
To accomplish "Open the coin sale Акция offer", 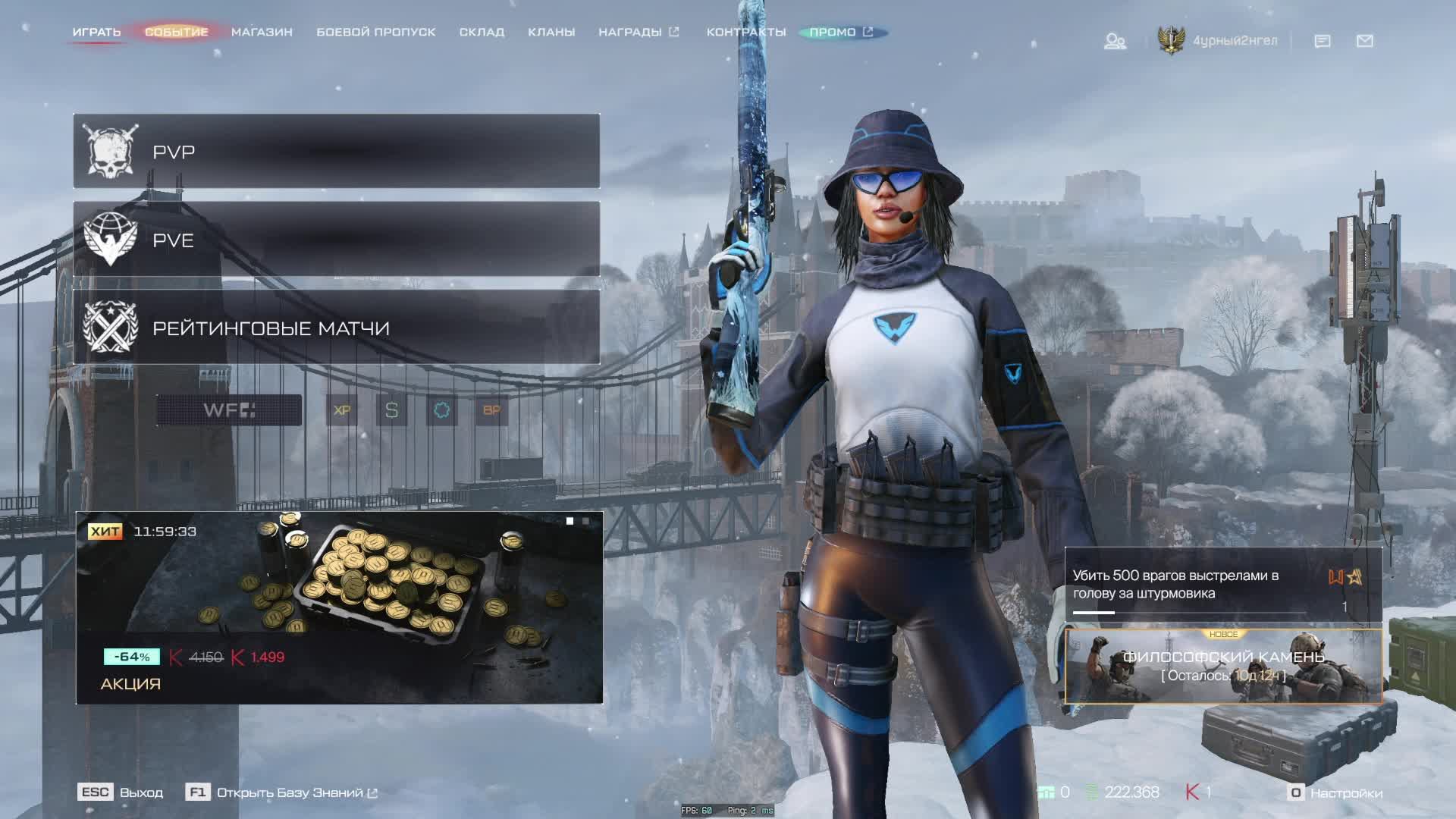I will click(339, 607).
